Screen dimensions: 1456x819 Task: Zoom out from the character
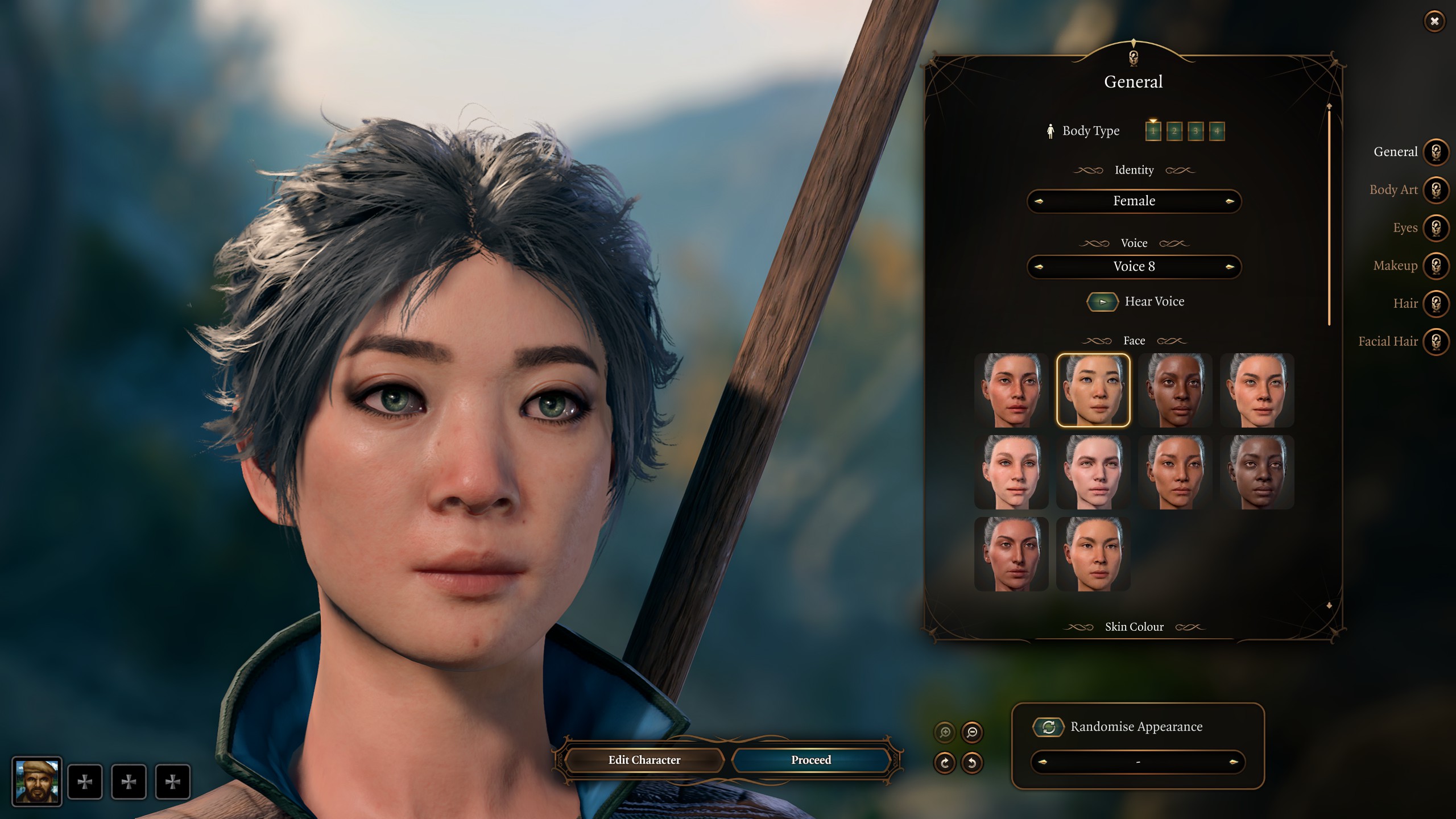pos(972,732)
